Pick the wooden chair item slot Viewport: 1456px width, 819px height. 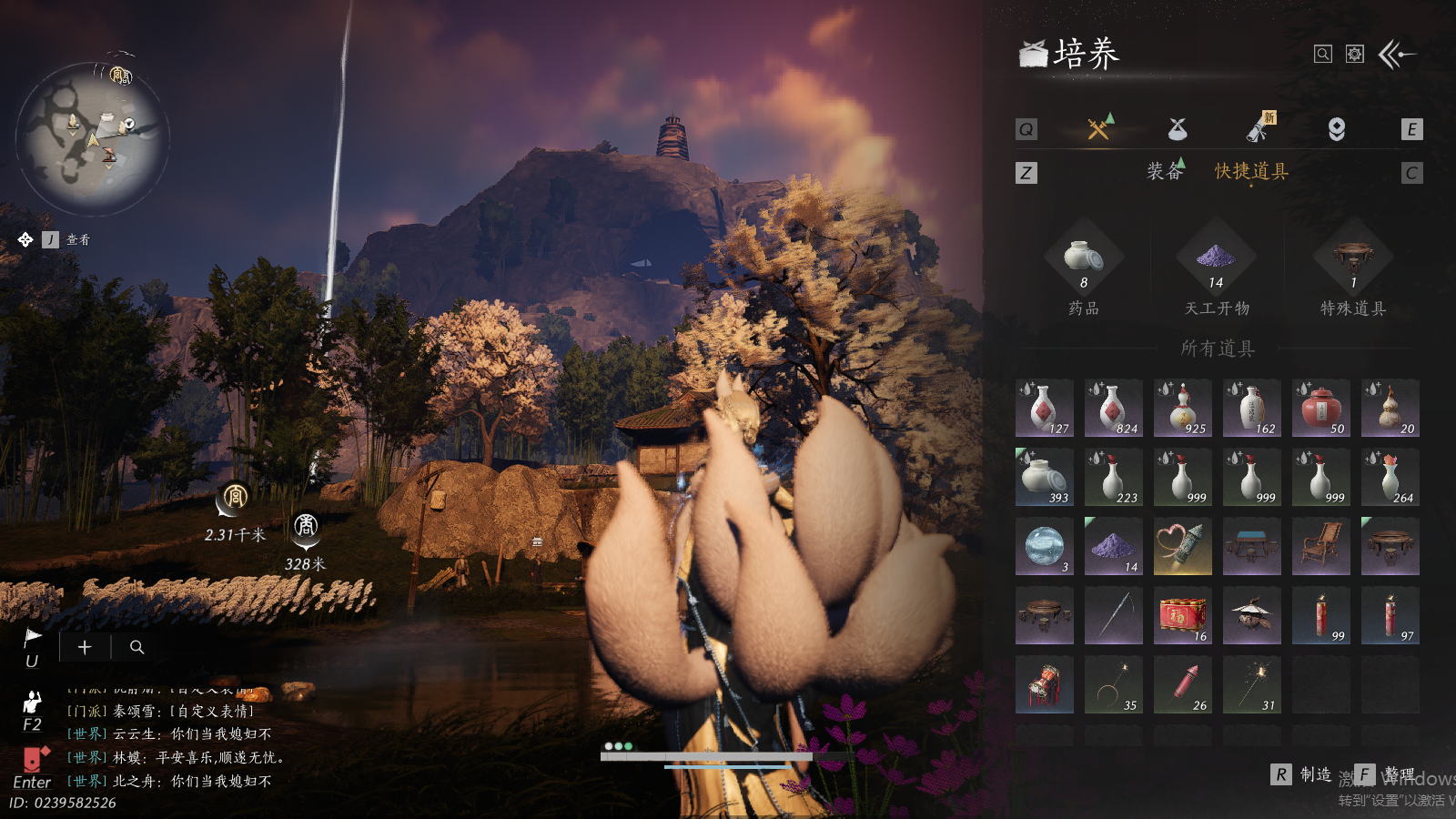coord(1321,546)
